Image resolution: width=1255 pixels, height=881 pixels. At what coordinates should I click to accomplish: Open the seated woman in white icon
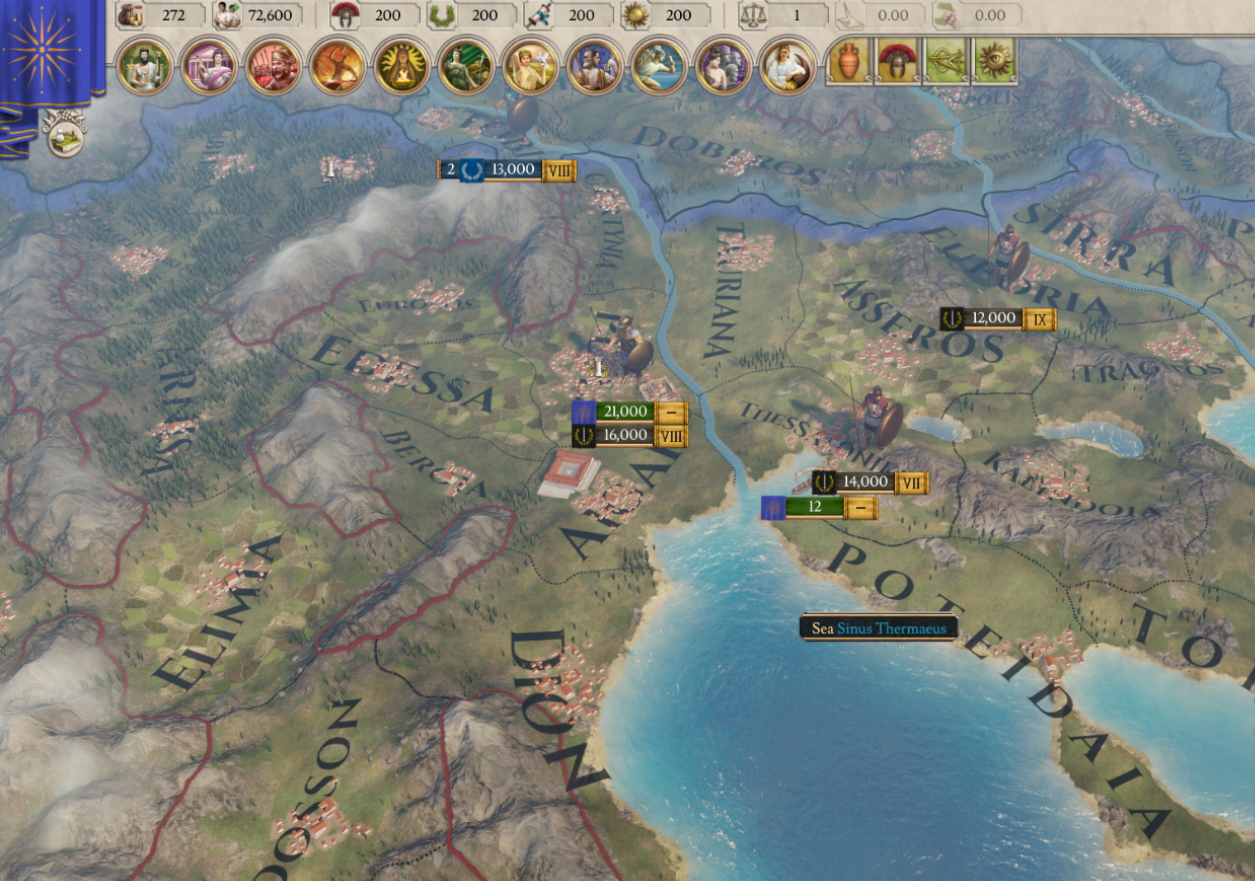pos(787,66)
